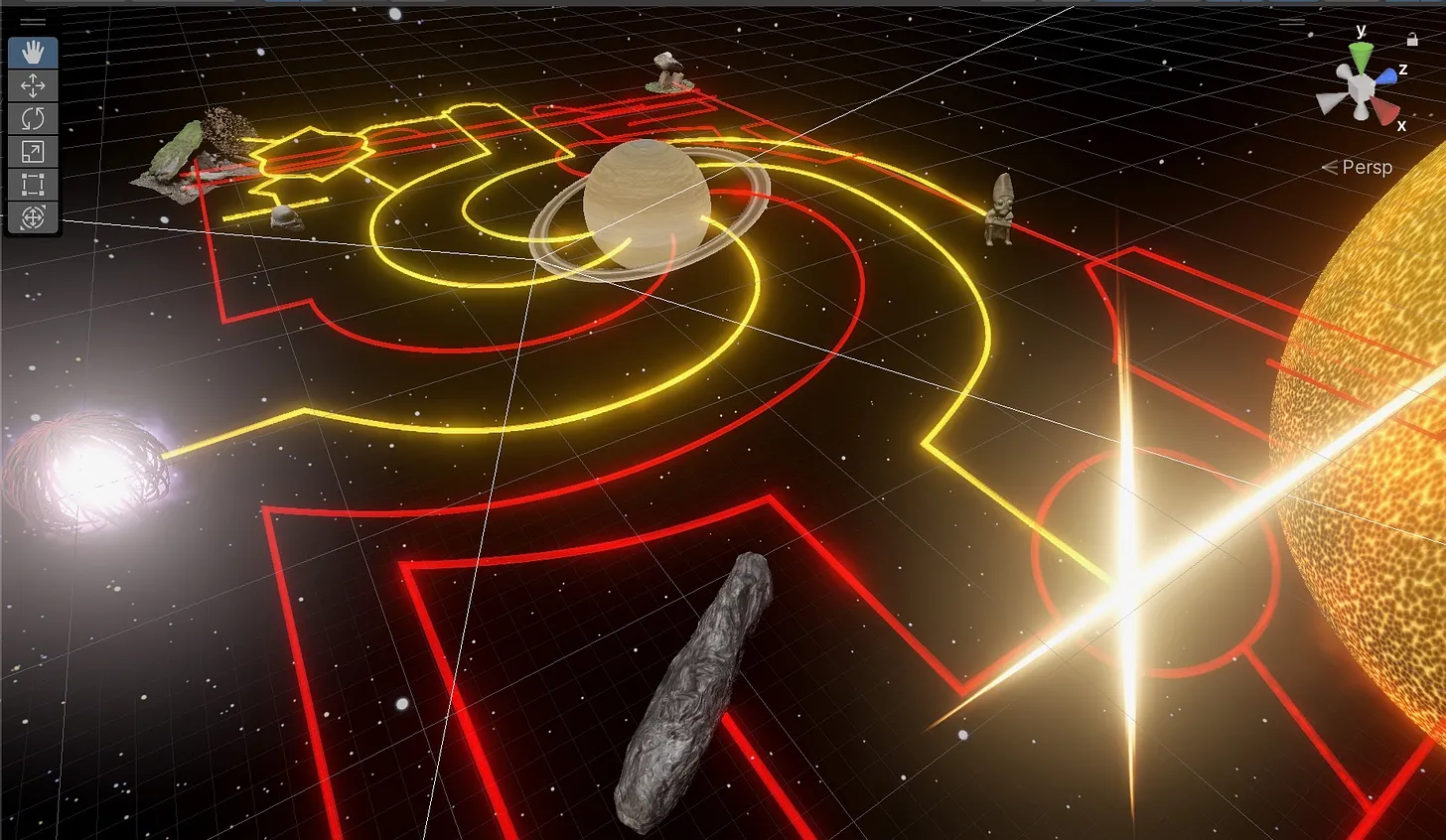This screenshot has width=1446, height=840.
Task: Toggle the scene view rotation lock
Action: pyautogui.click(x=1412, y=40)
